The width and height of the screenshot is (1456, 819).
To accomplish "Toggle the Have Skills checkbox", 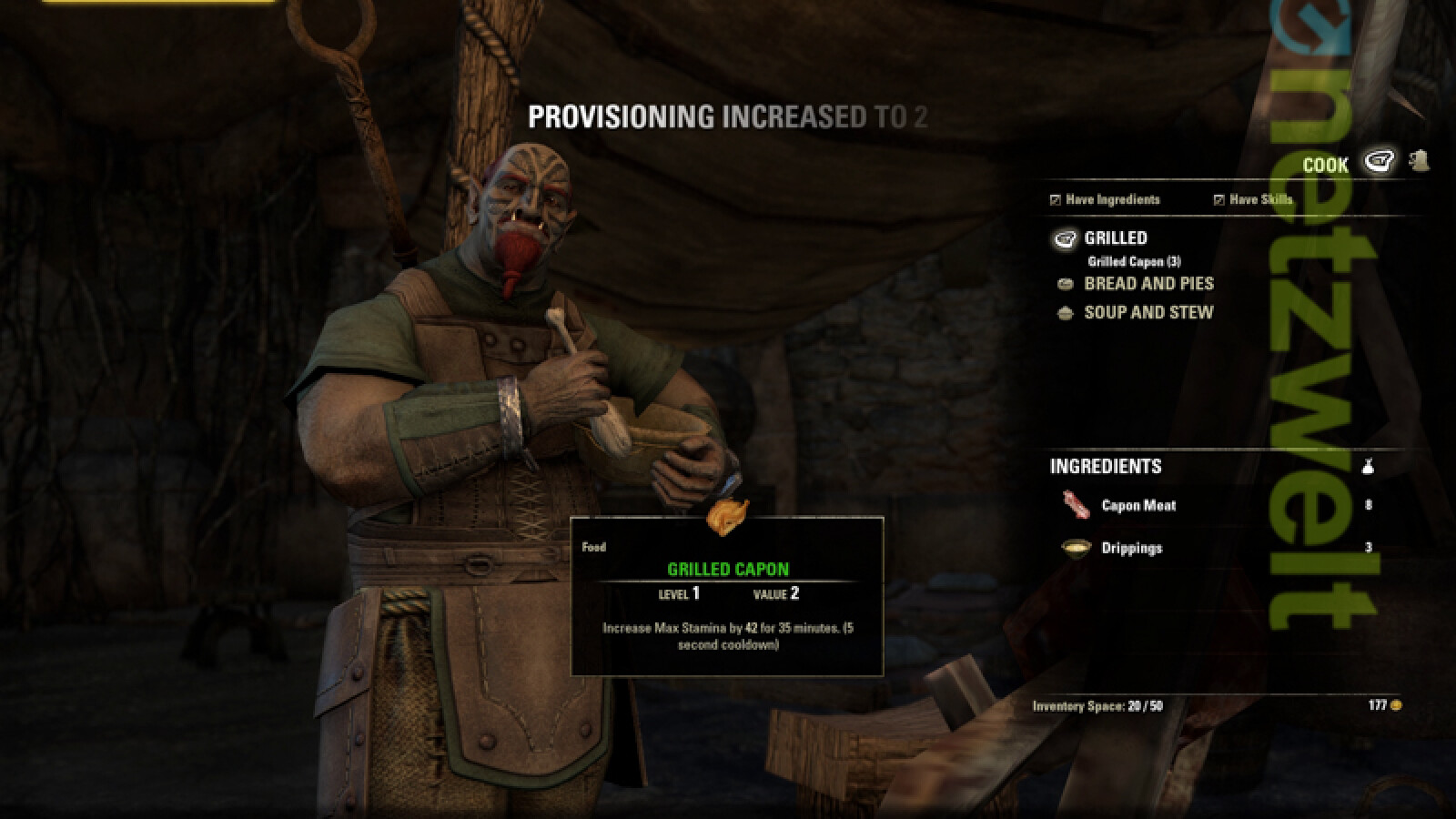I will point(1219,200).
